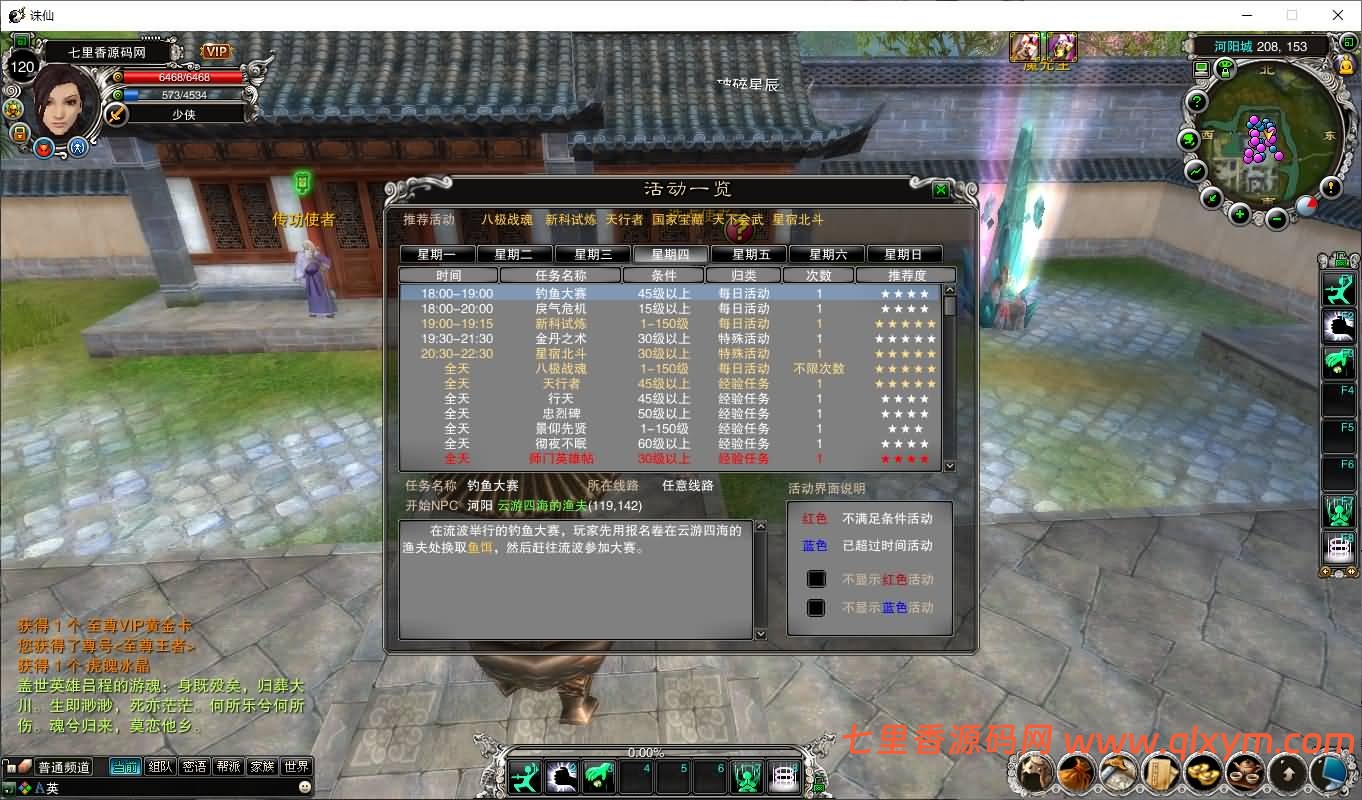The width and height of the screenshot is (1362, 800).
Task: Open the 天下会武 activity tab
Action: point(737,221)
